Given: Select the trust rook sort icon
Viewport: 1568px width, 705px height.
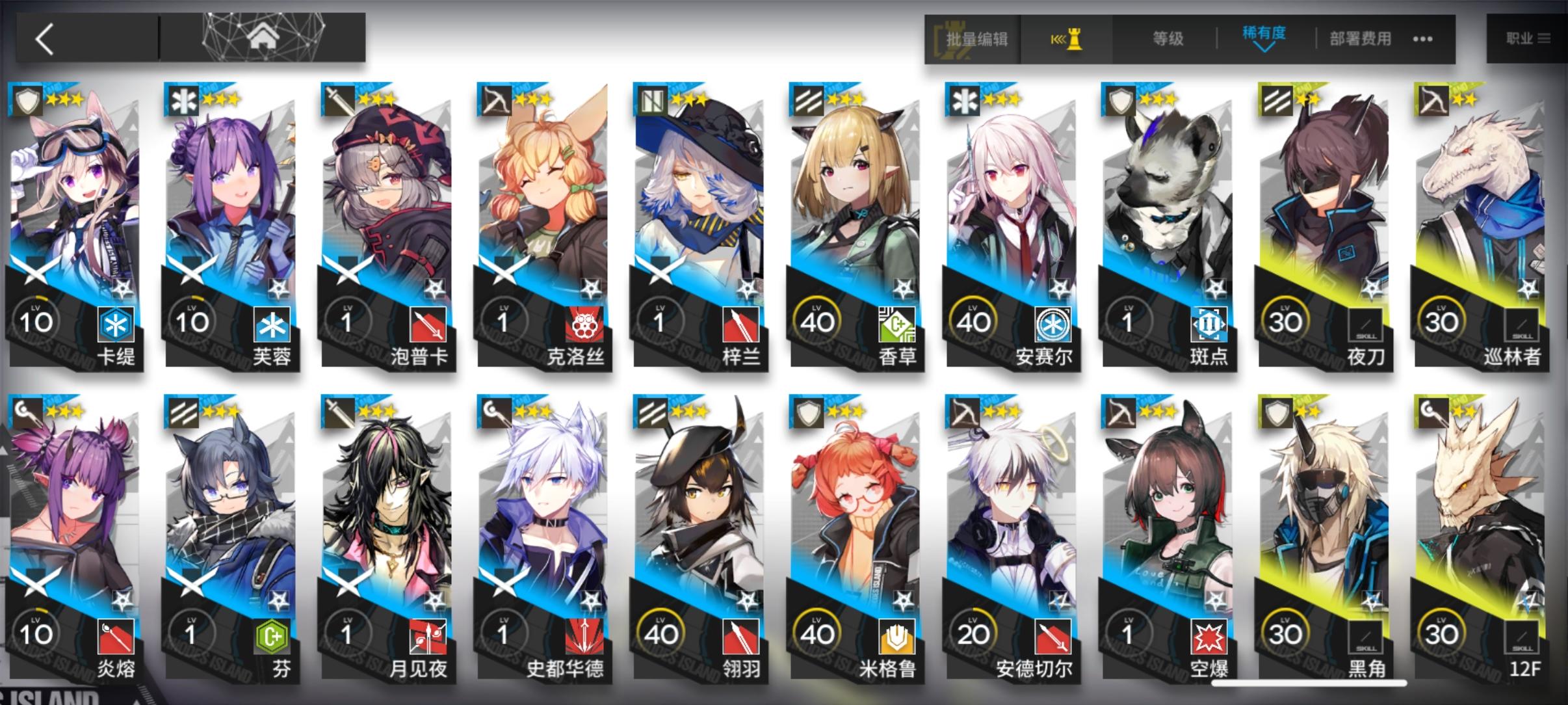Looking at the screenshot, I should (1069, 39).
